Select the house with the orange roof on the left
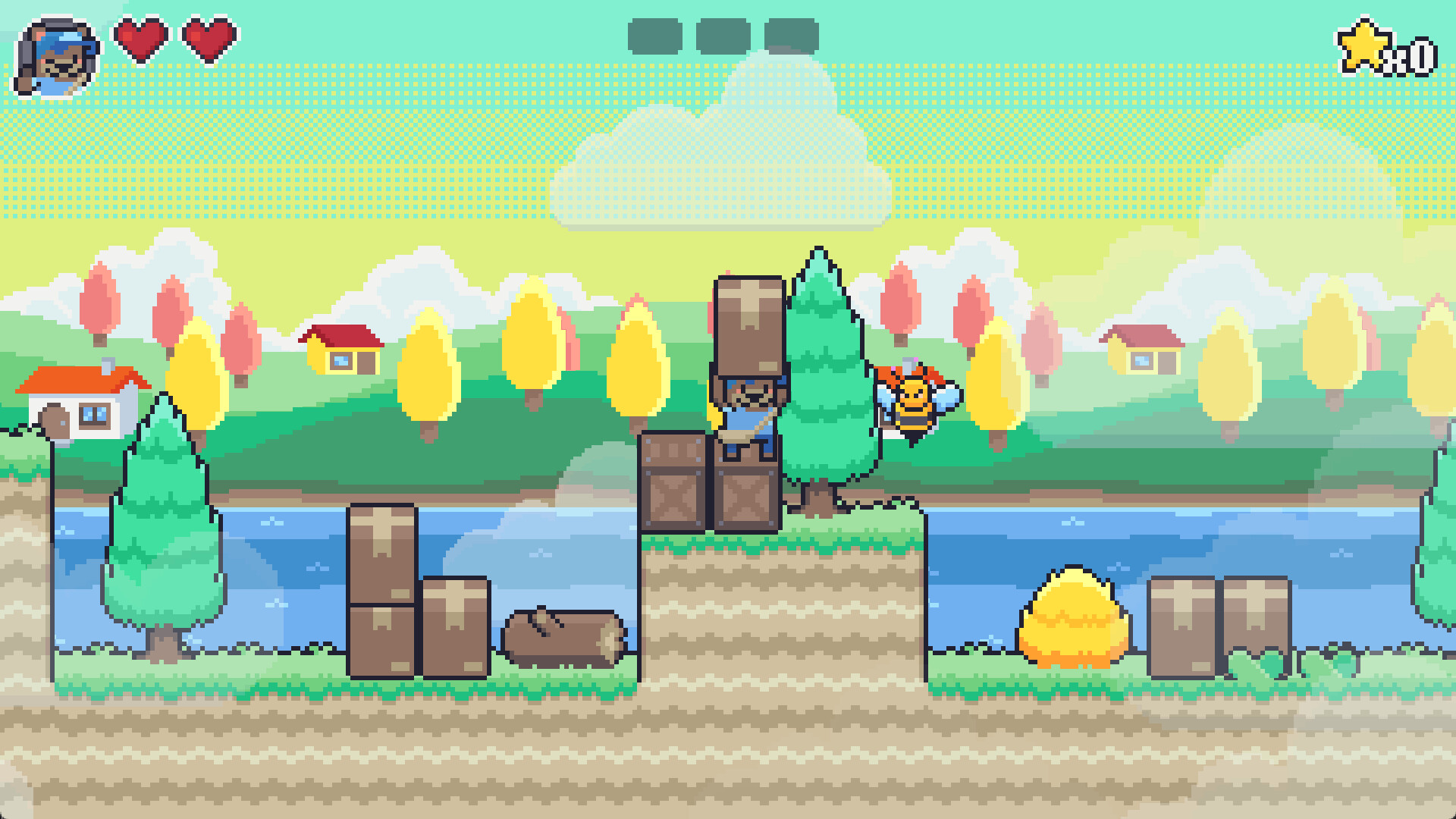 point(80,402)
